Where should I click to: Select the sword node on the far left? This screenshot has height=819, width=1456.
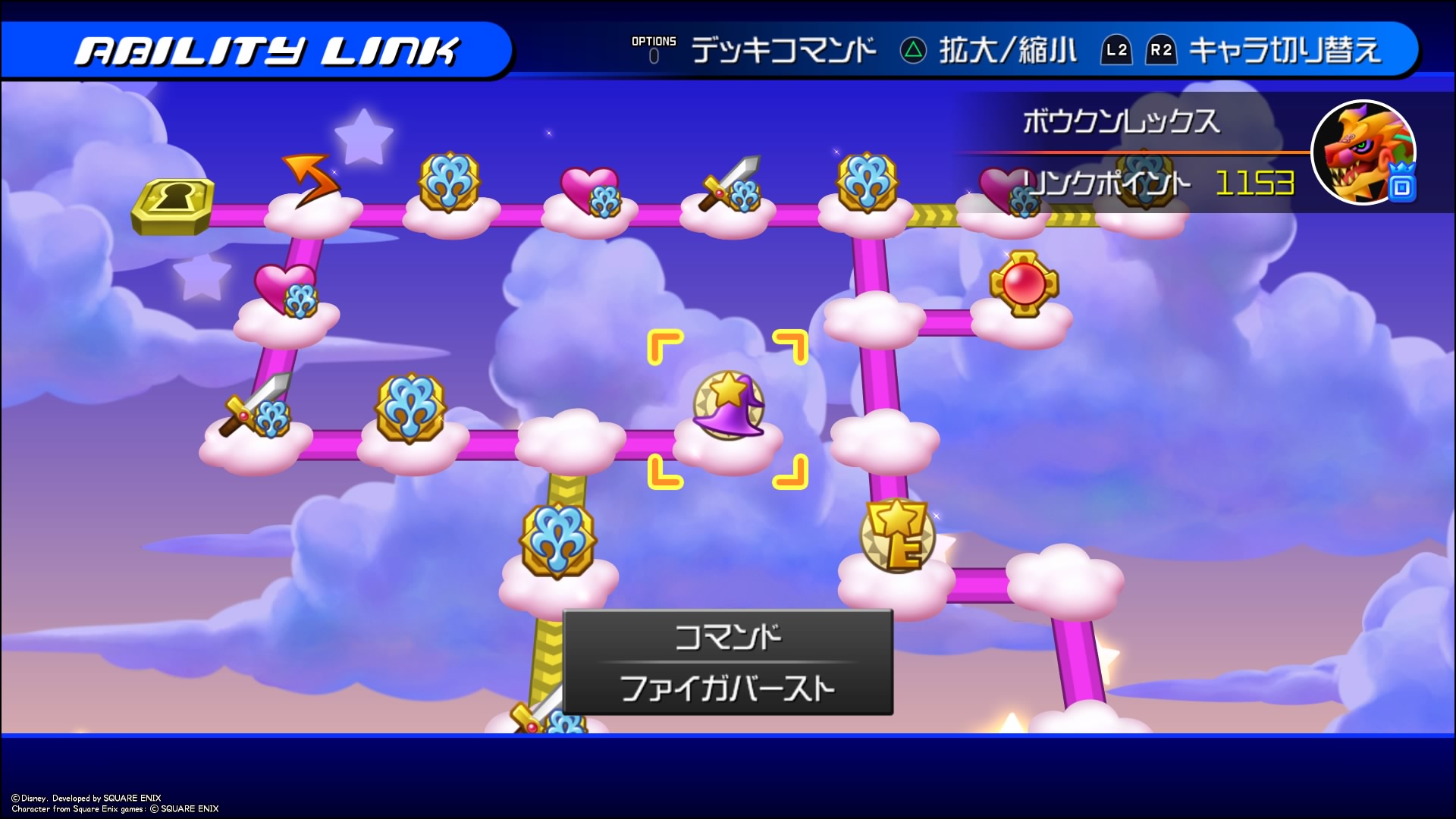point(256,407)
